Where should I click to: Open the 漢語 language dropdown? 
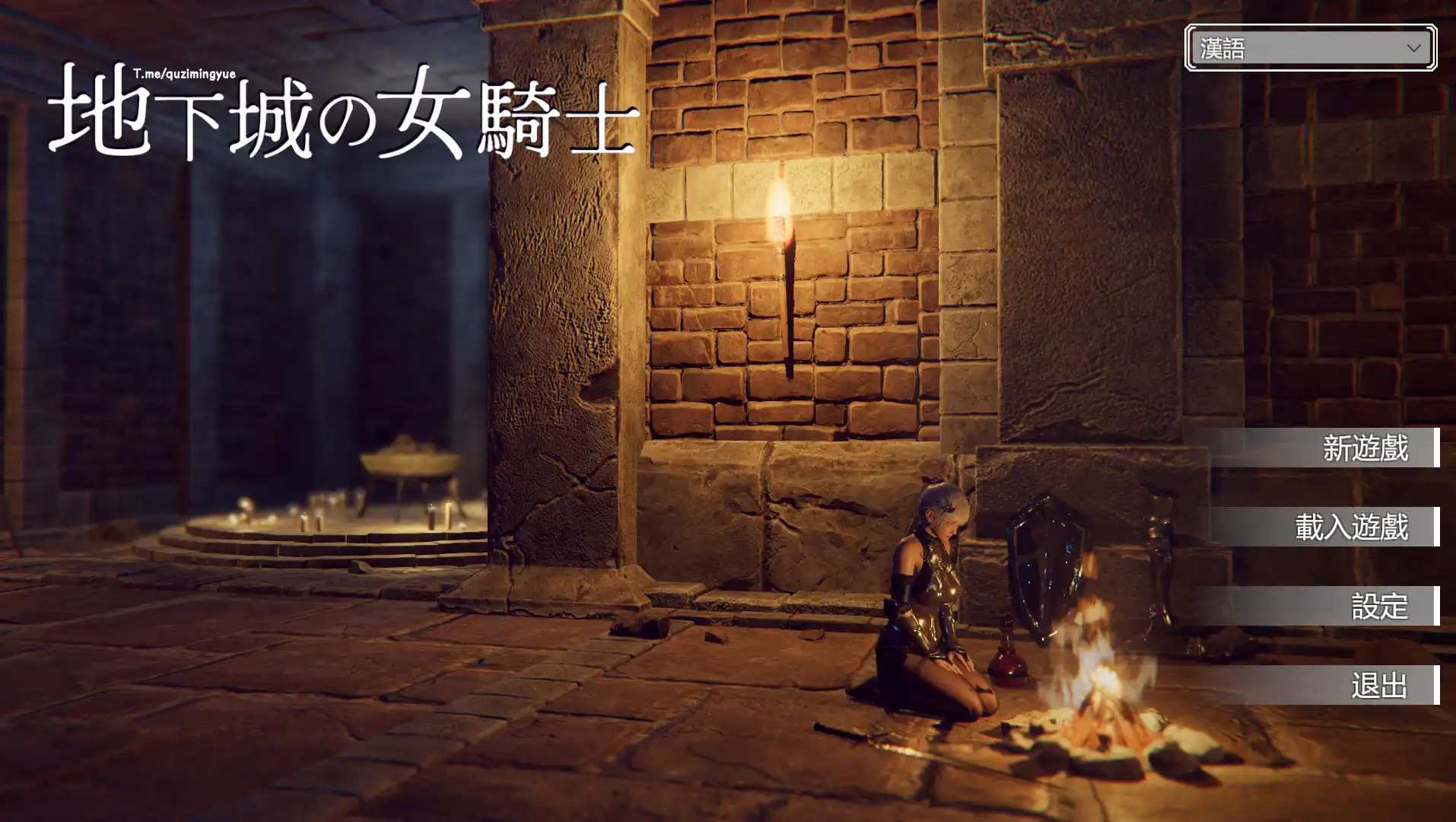[1307, 49]
